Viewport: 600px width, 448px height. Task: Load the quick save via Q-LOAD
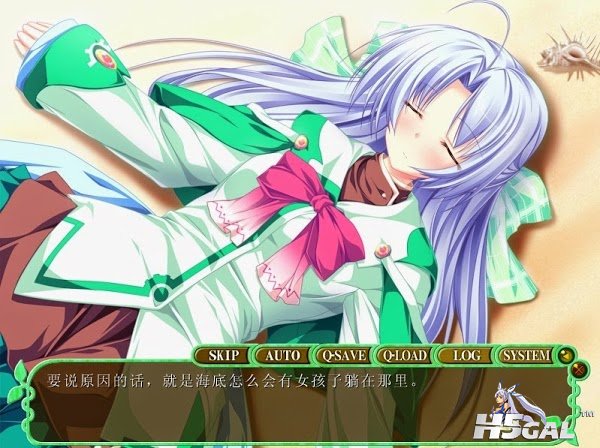(x=403, y=354)
